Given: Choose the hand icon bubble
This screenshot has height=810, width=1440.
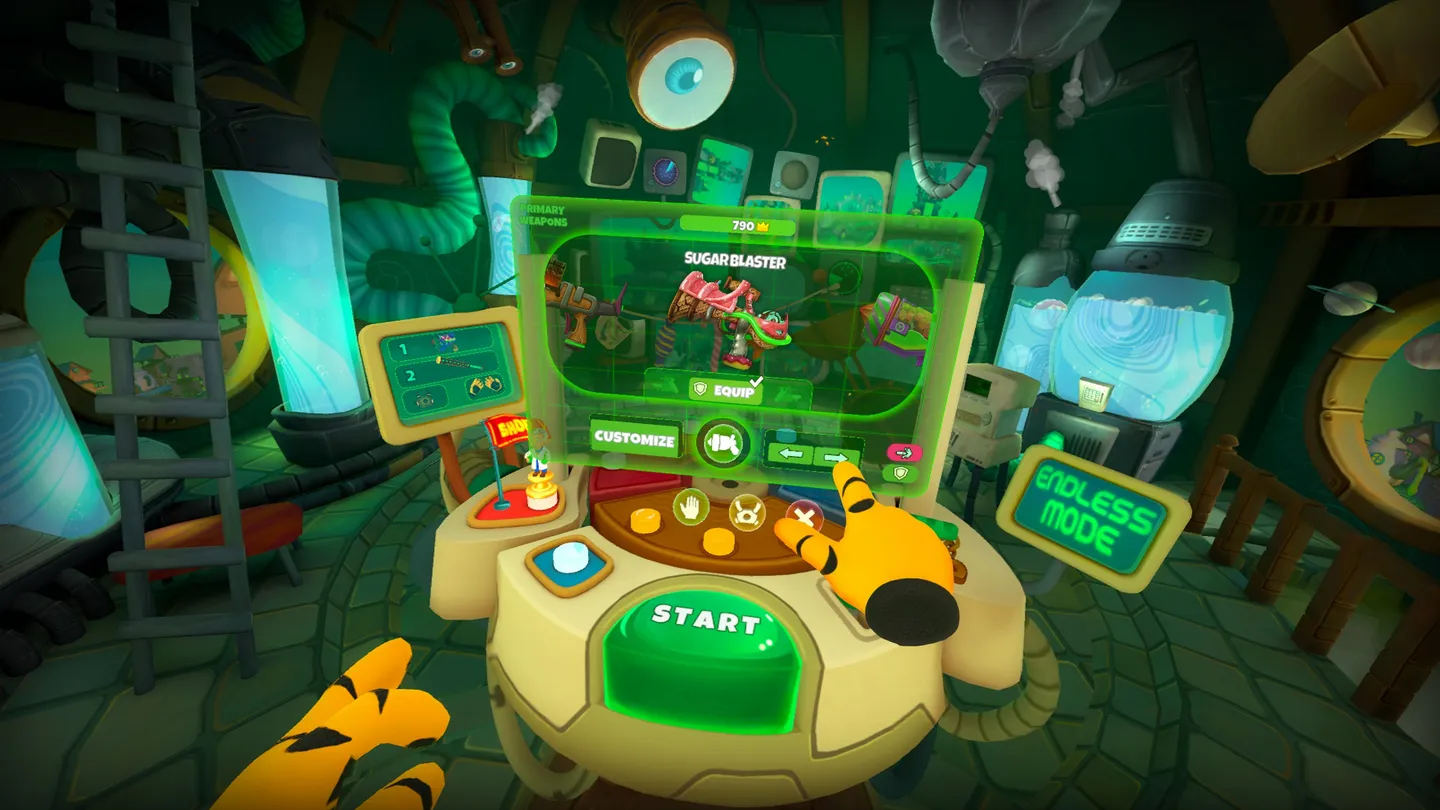Looking at the screenshot, I should click(x=690, y=508).
